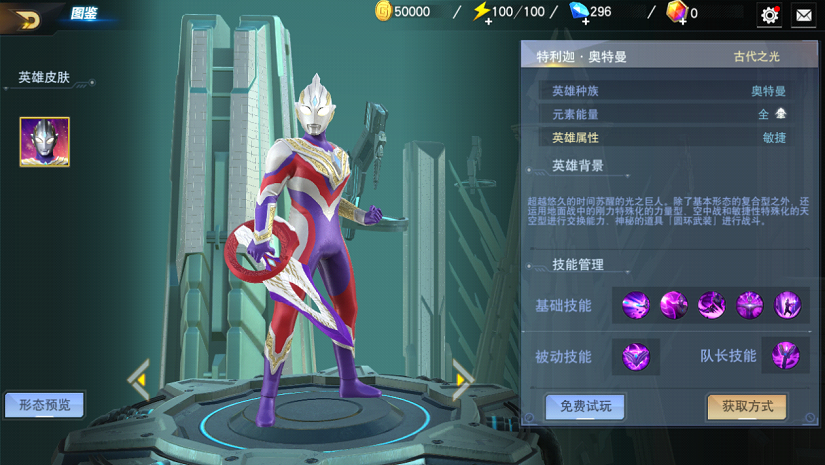Show the next hero with right arrow
The image size is (825, 465).
click(x=461, y=380)
